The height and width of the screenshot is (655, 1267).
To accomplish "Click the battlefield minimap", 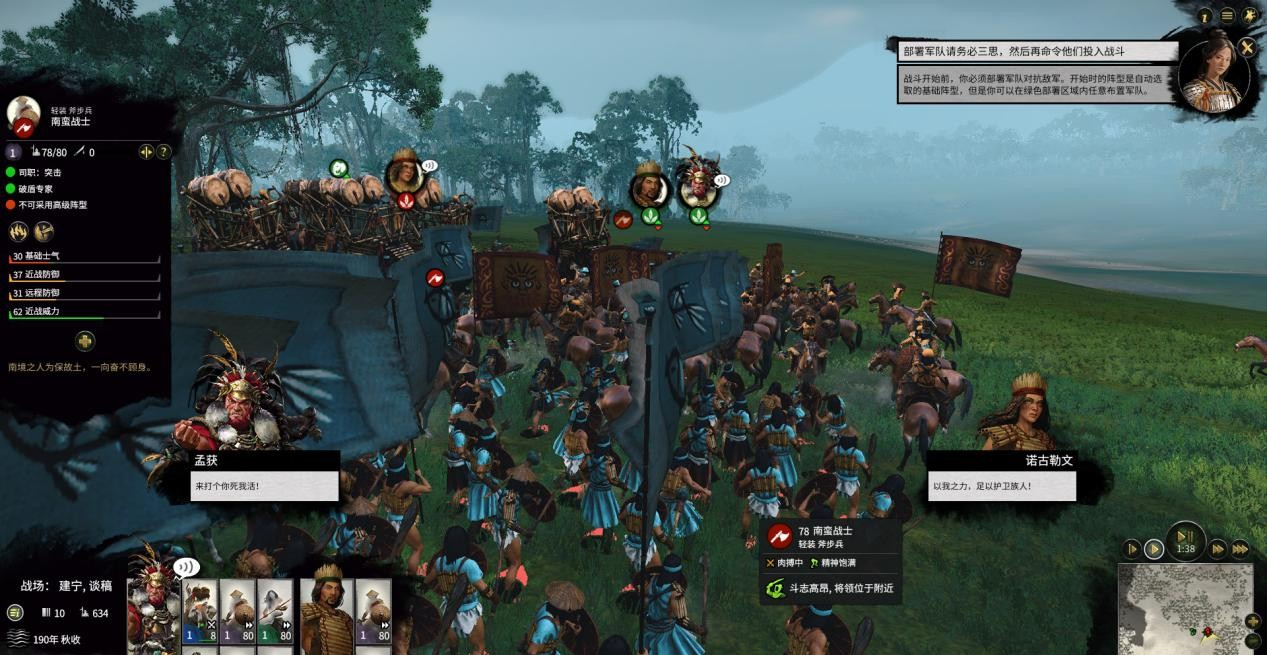I will click(x=1180, y=610).
